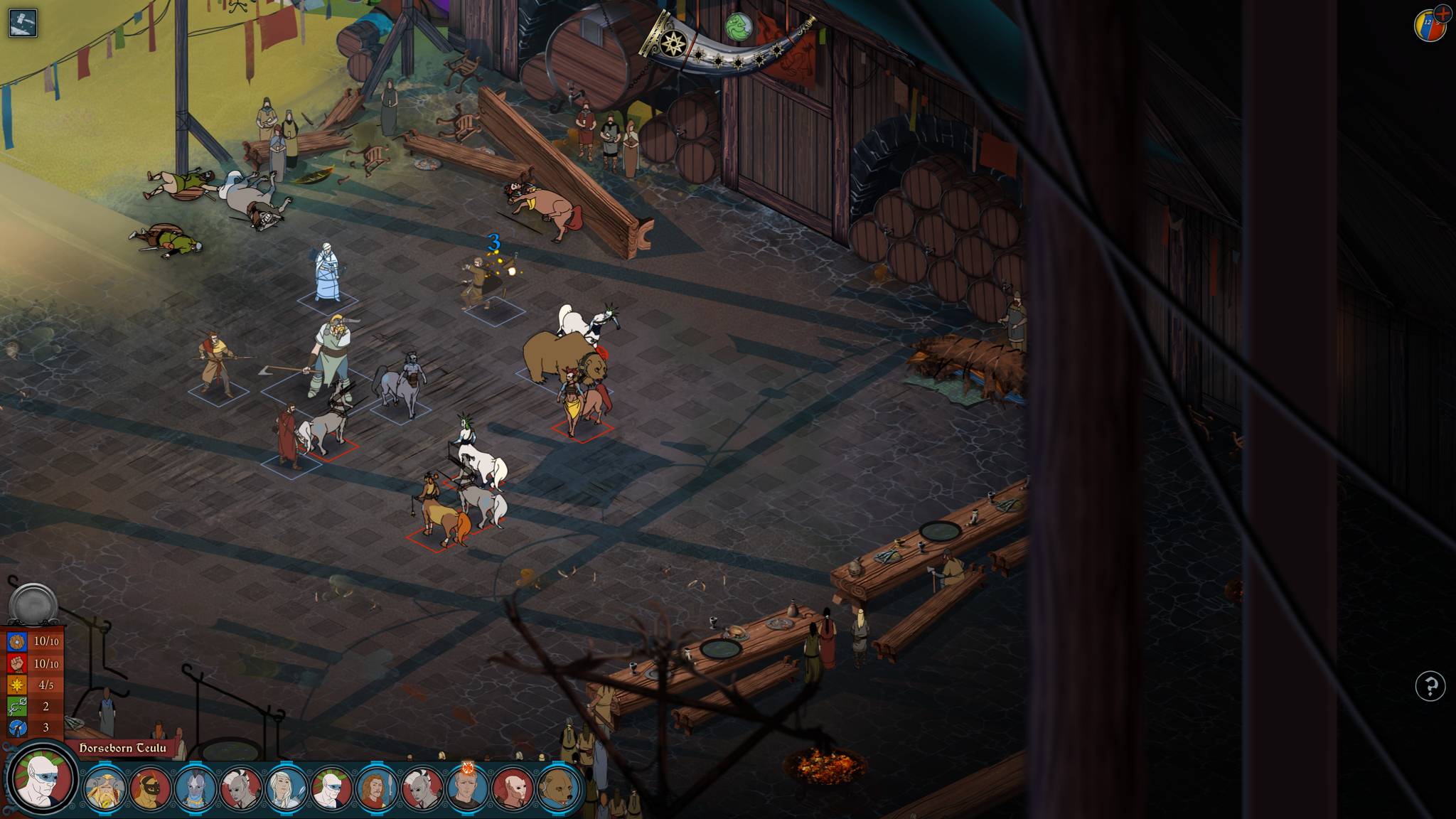Open the question mark help button
The width and height of the screenshot is (1456, 819).
(x=1430, y=686)
